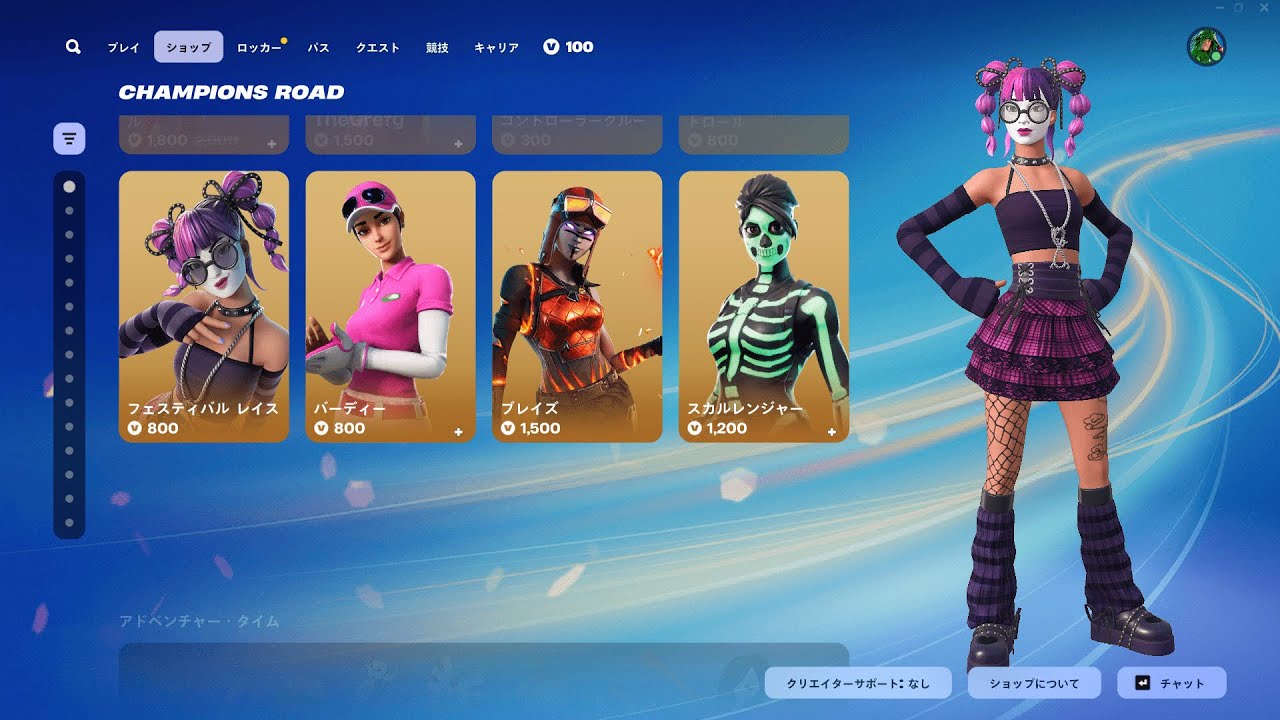View the スカルレンジャー outfit card

[x=764, y=306]
